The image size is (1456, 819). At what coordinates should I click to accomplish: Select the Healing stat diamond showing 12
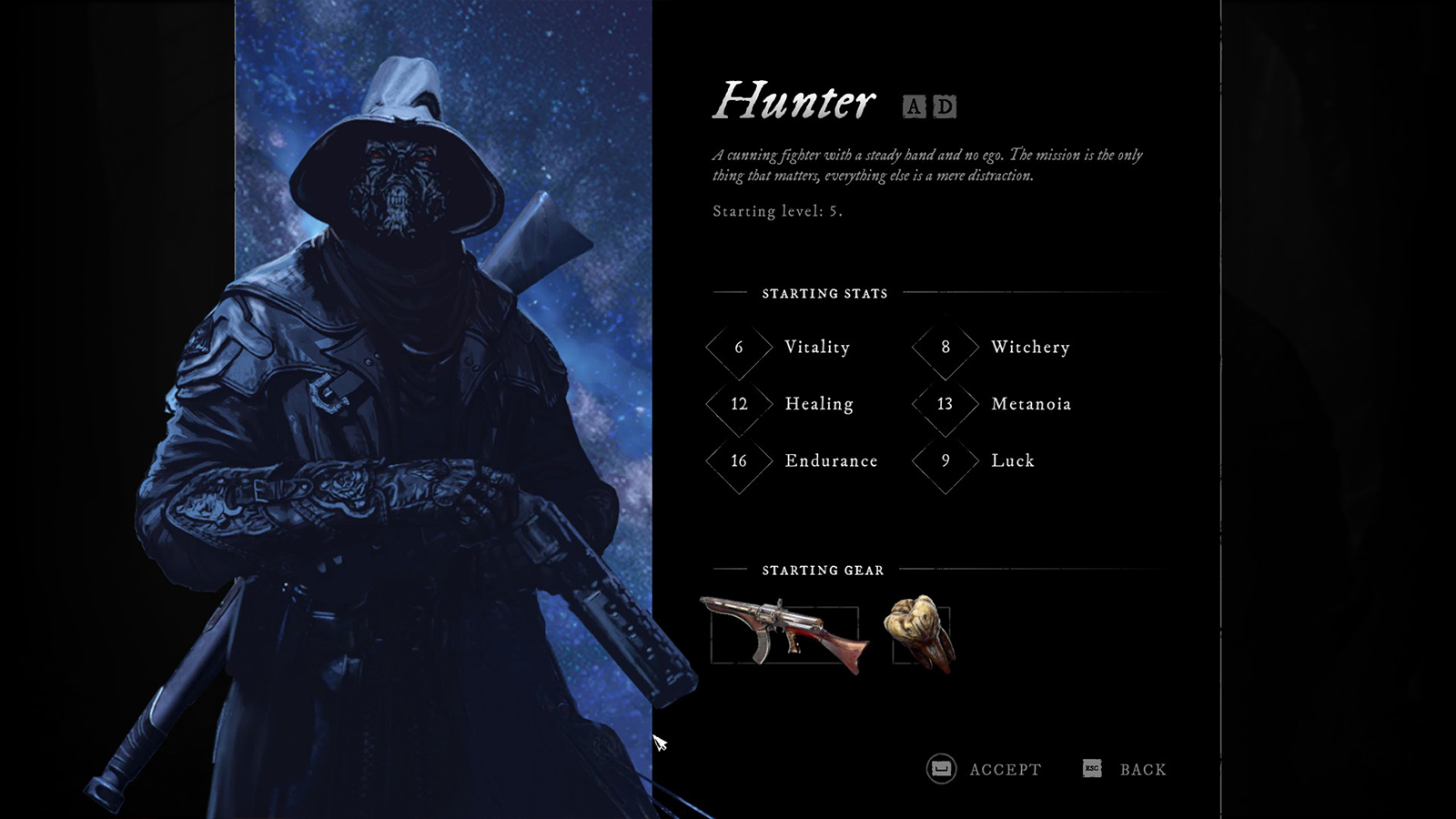click(x=738, y=404)
